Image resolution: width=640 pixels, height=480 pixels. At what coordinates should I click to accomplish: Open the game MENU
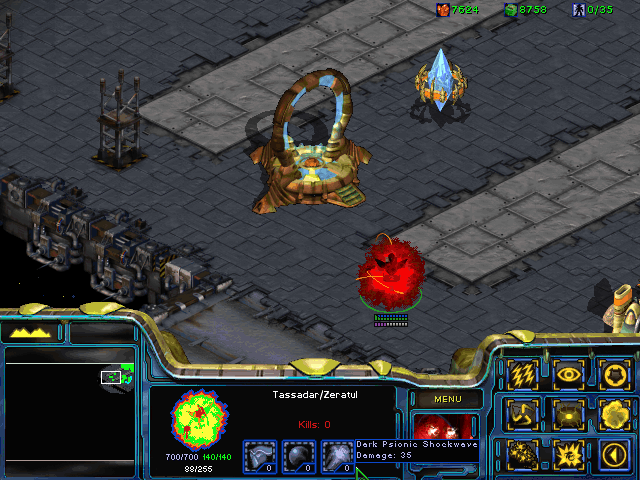point(447,399)
